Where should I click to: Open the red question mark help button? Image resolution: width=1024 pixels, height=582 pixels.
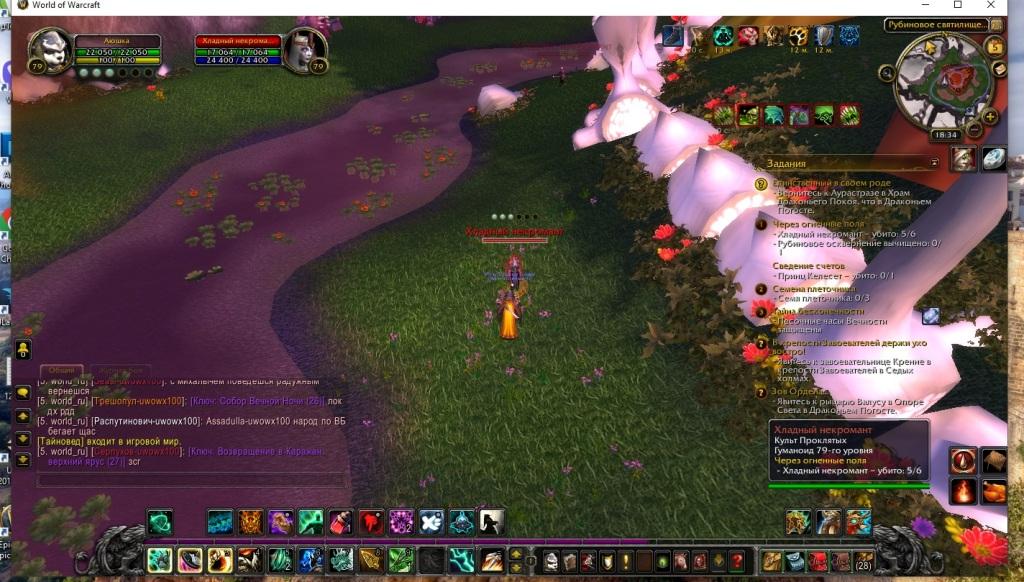click(x=738, y=561)
